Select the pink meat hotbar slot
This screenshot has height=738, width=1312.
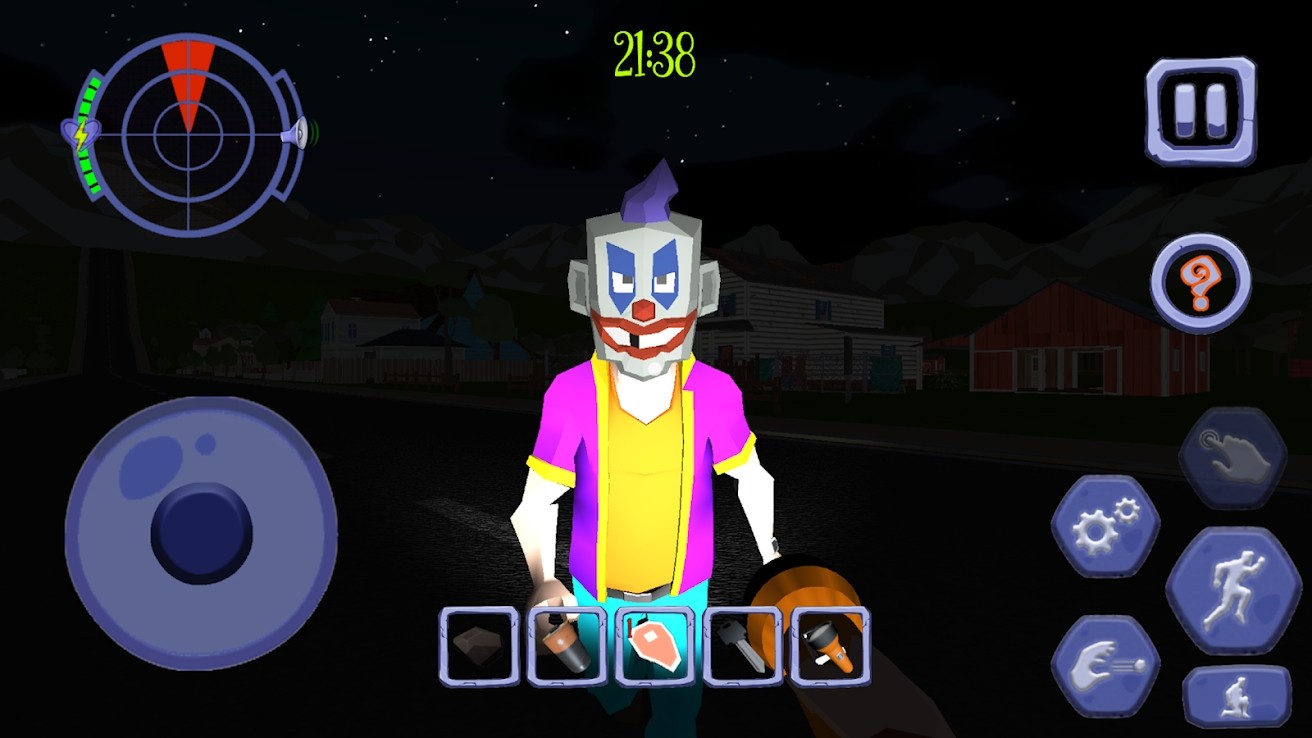[655, 646]
